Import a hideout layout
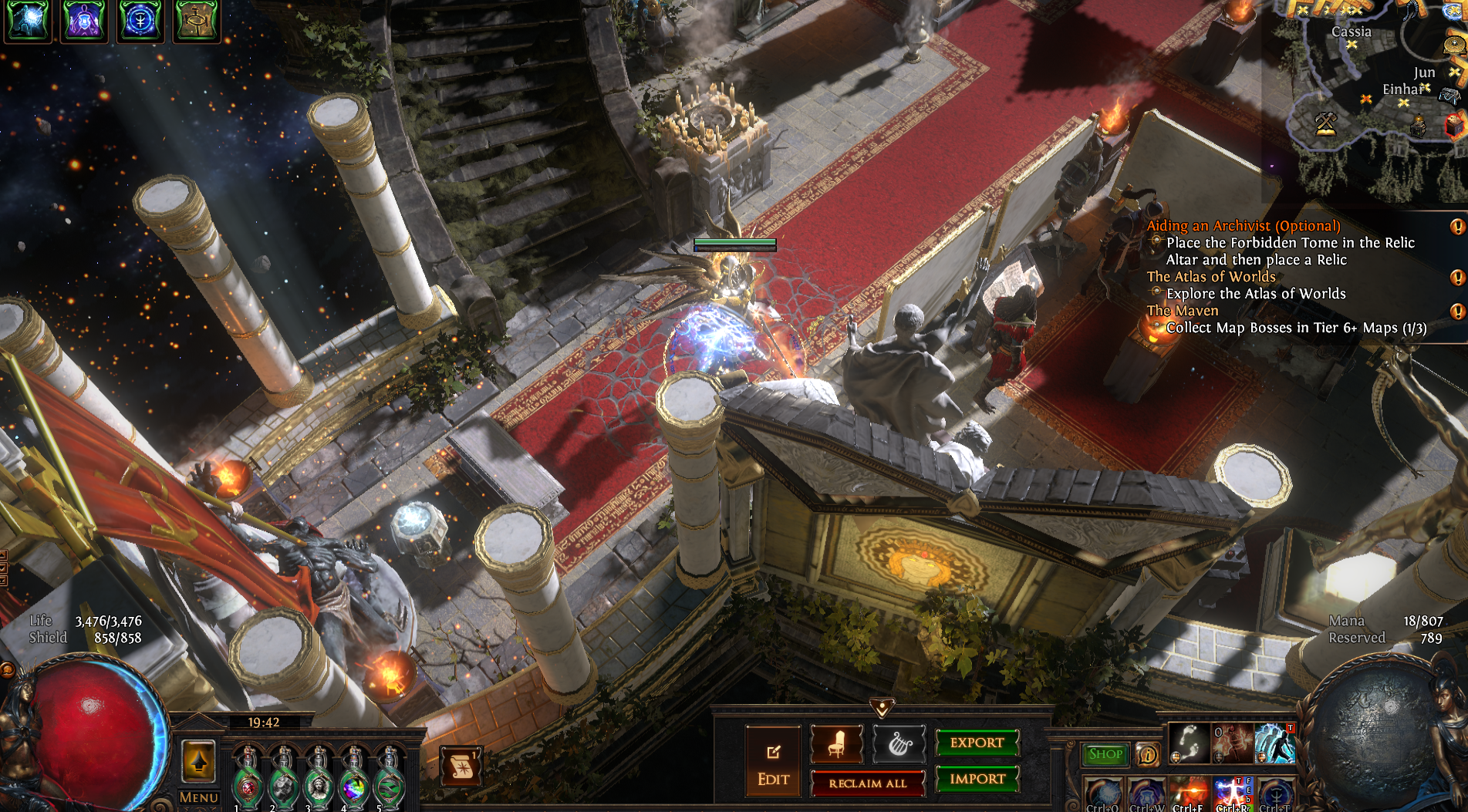Image resolution: width=1468 pixels, height=812 pixels. (977, 779)
